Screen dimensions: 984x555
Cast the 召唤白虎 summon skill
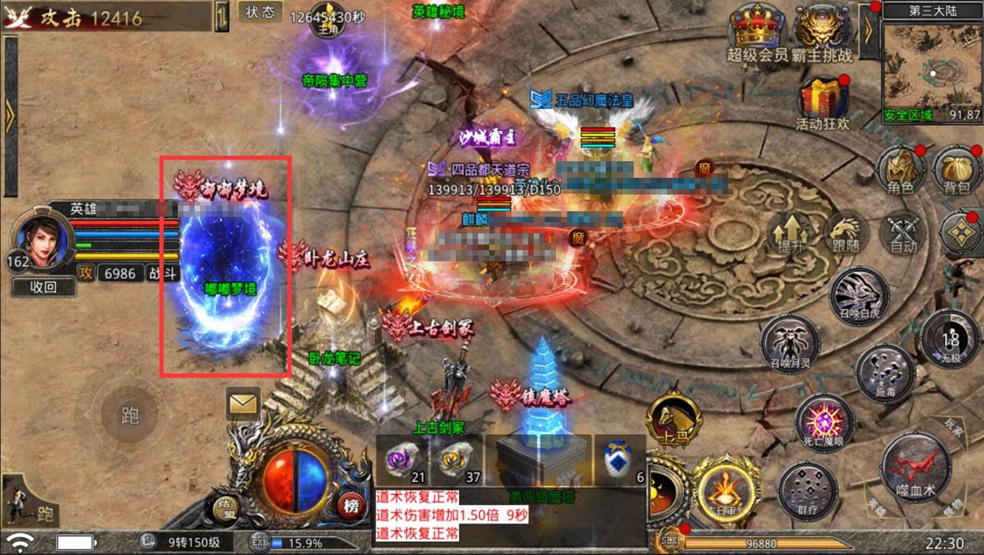pyautogui.click(x=859, y=295)
